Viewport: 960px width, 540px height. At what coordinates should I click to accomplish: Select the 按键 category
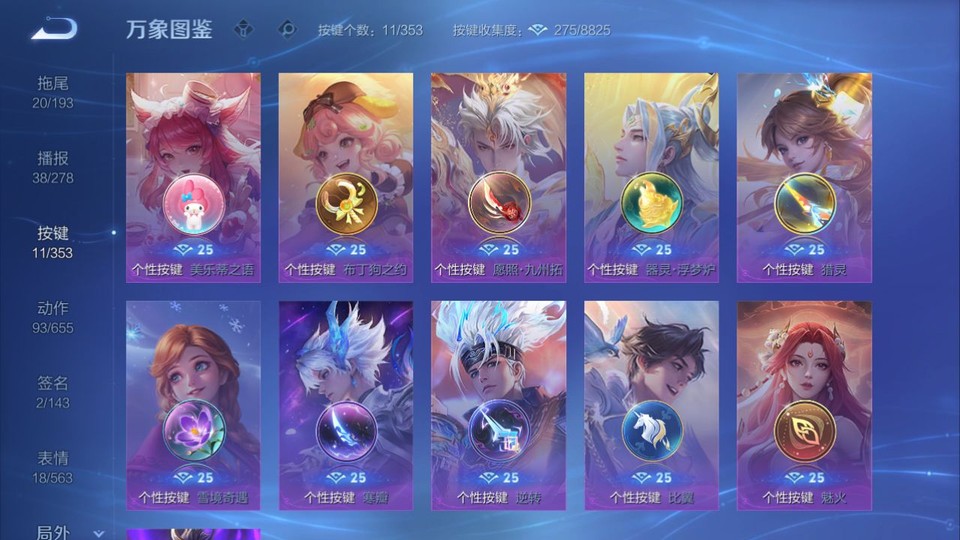(x=53, y=242)
